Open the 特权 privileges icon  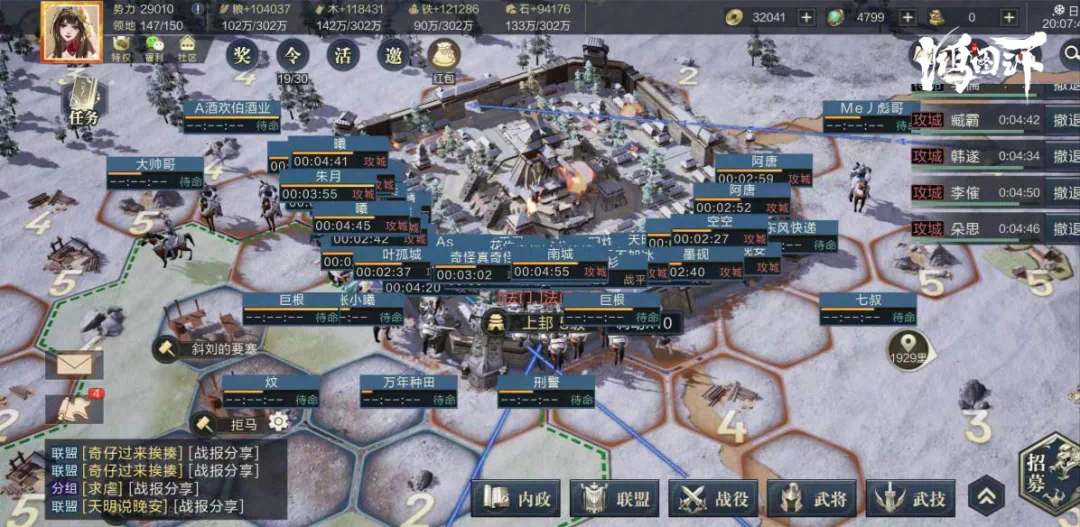tap(121, 50)
